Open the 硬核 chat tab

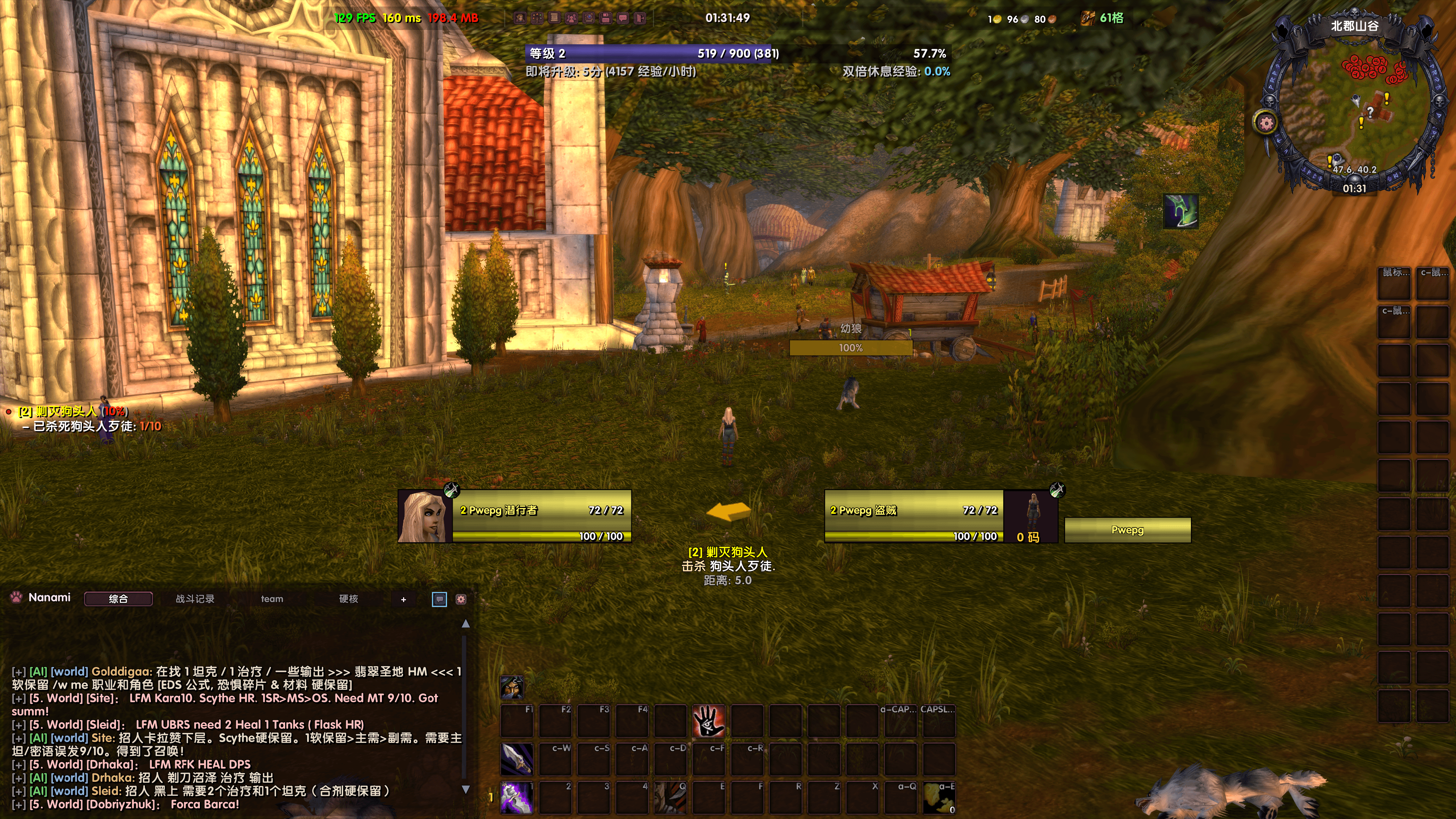pyautogui.click(x=348, y=599)
